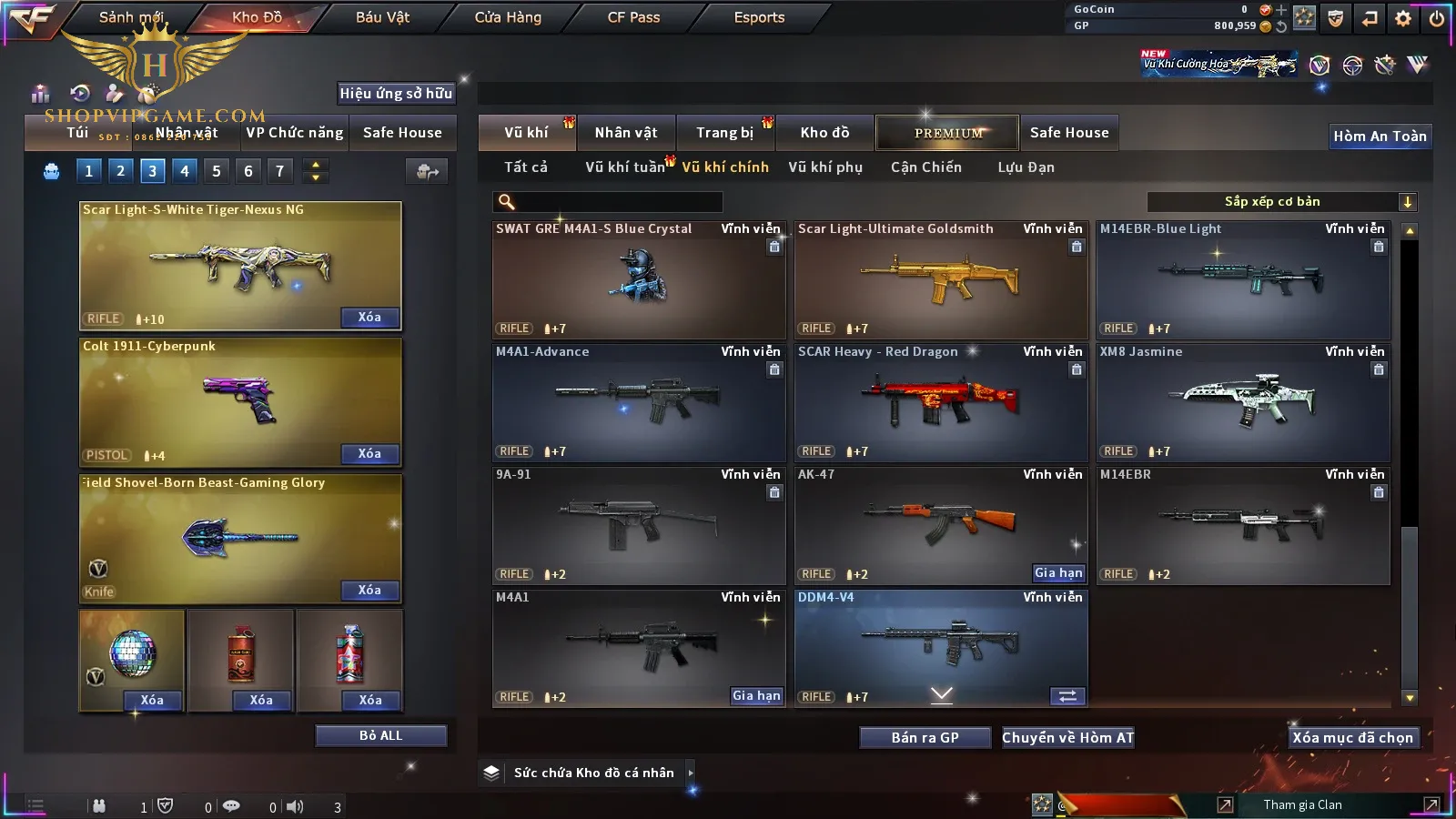Image resolution: width=1456 pixels, height=819 pixels.
Task: Click Chuyển về Hòm AT button
Action: (x=1067, y=738)
